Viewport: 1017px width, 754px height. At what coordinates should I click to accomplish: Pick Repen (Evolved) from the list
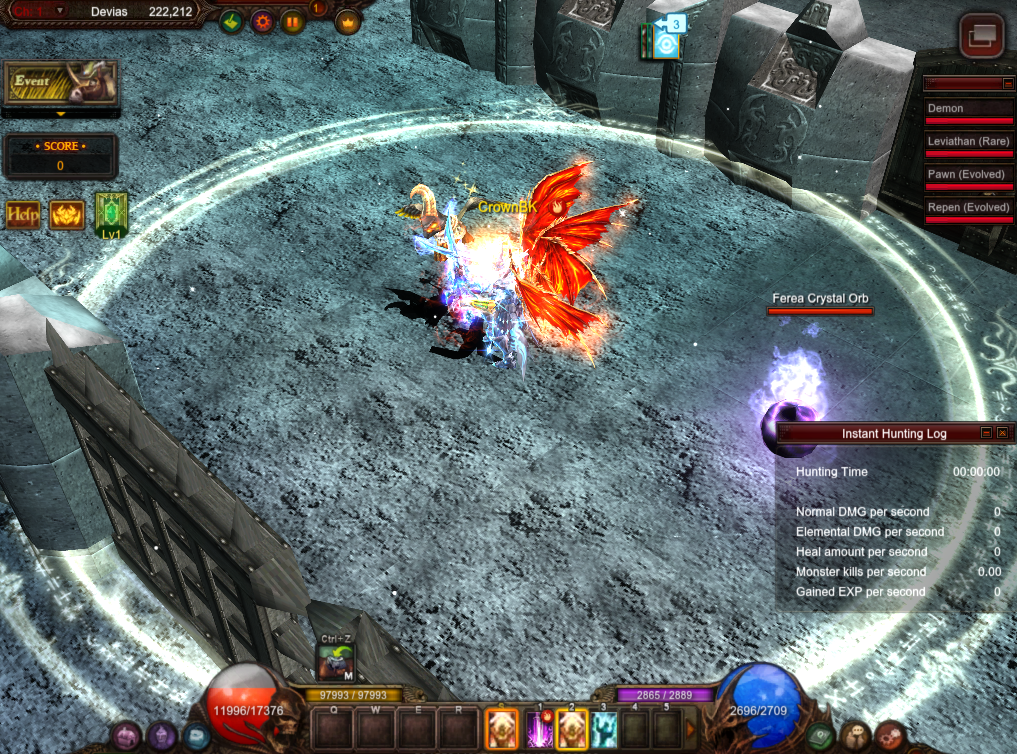[x=968, y=207]
